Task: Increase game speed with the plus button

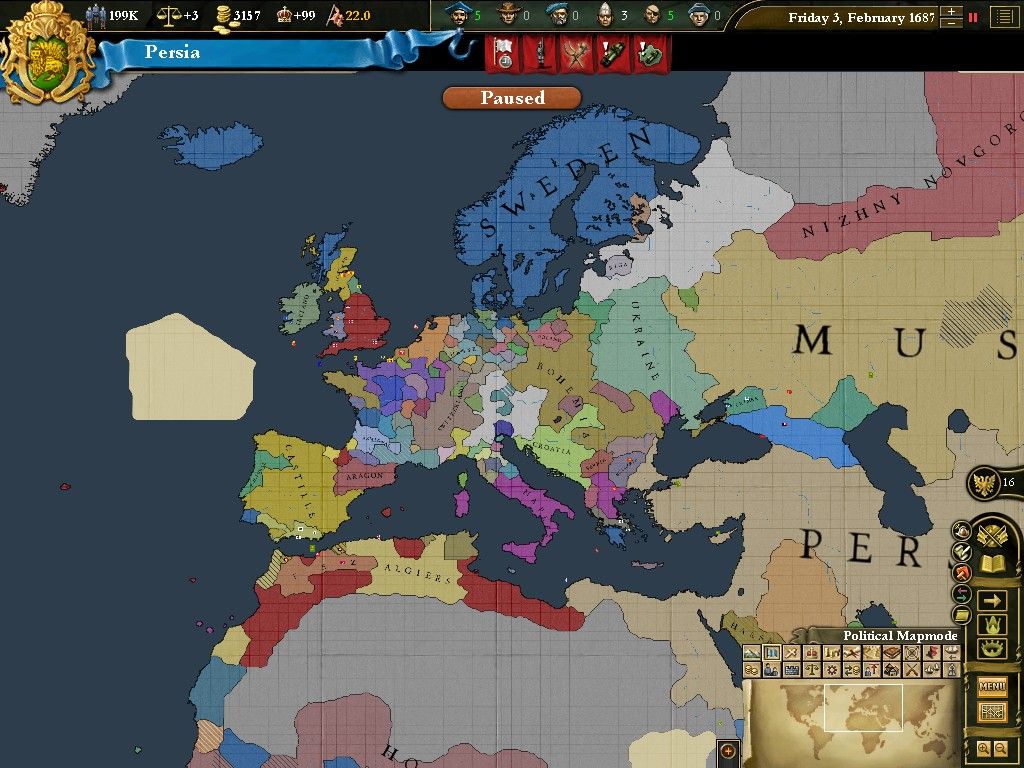Action: [951, 11]
